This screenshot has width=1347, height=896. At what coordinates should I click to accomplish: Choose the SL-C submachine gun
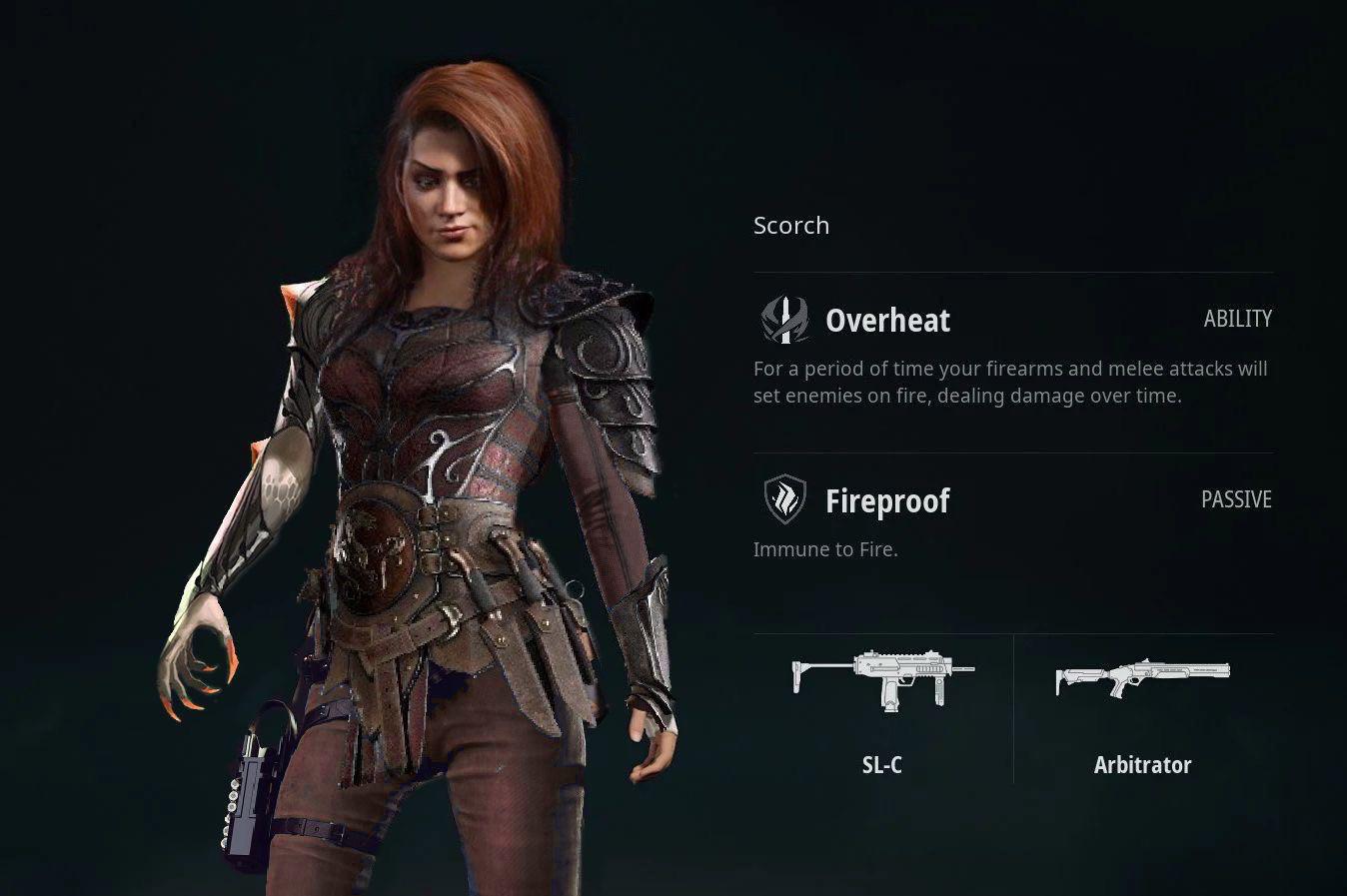(882, 680)
